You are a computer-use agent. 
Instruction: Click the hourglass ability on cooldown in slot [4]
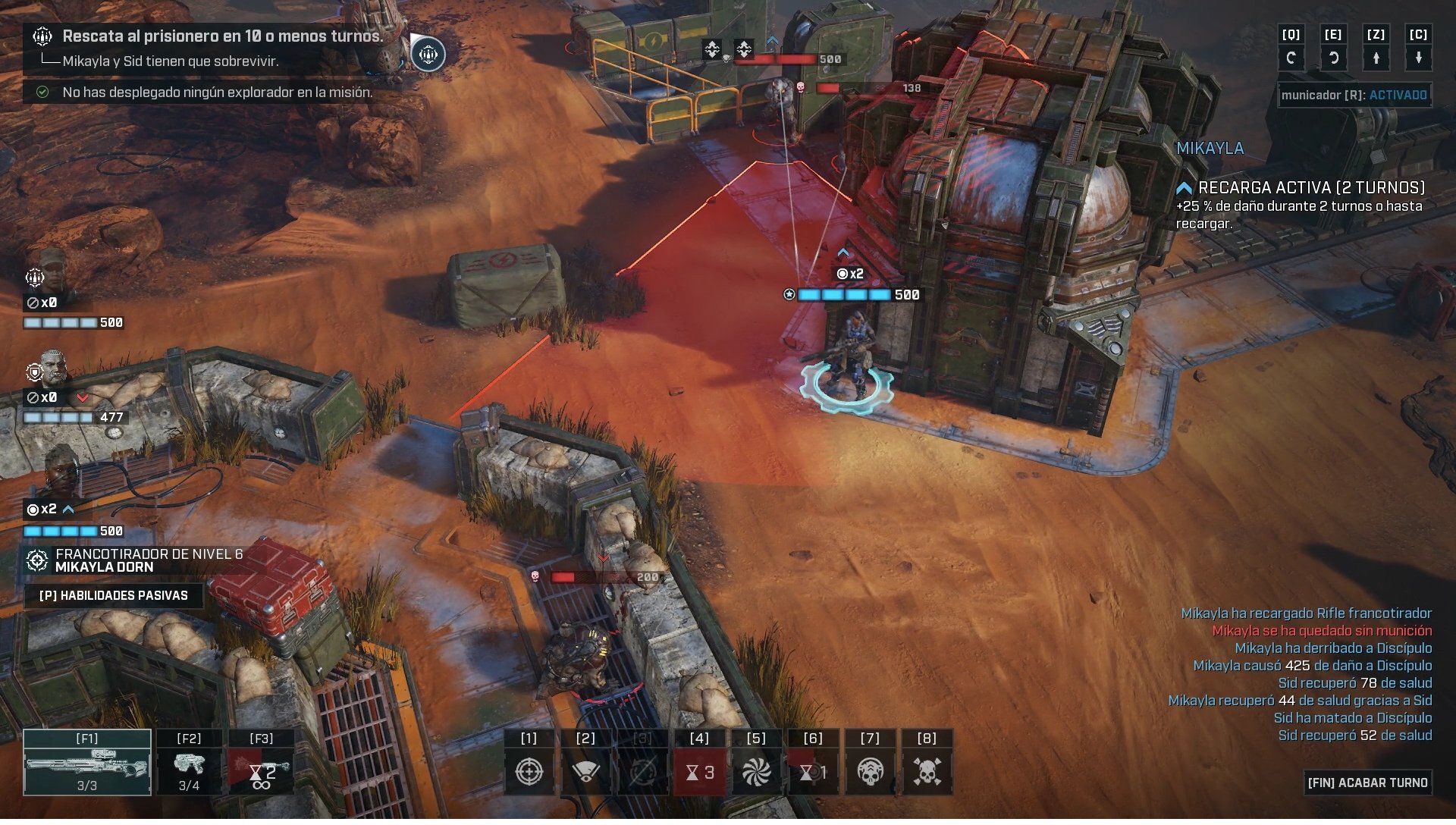[x=699, y=770]
